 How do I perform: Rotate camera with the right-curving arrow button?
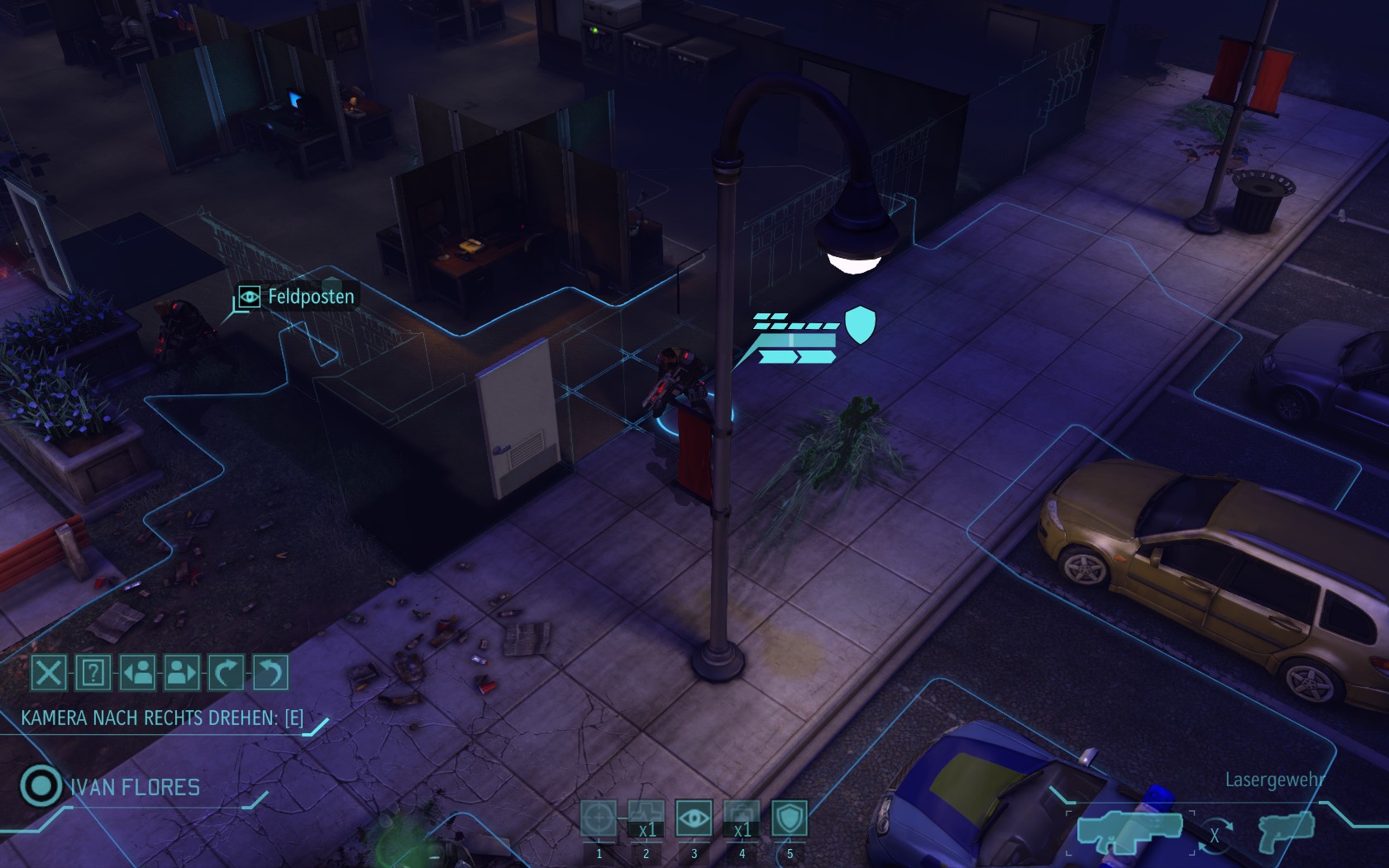[227, 673]
